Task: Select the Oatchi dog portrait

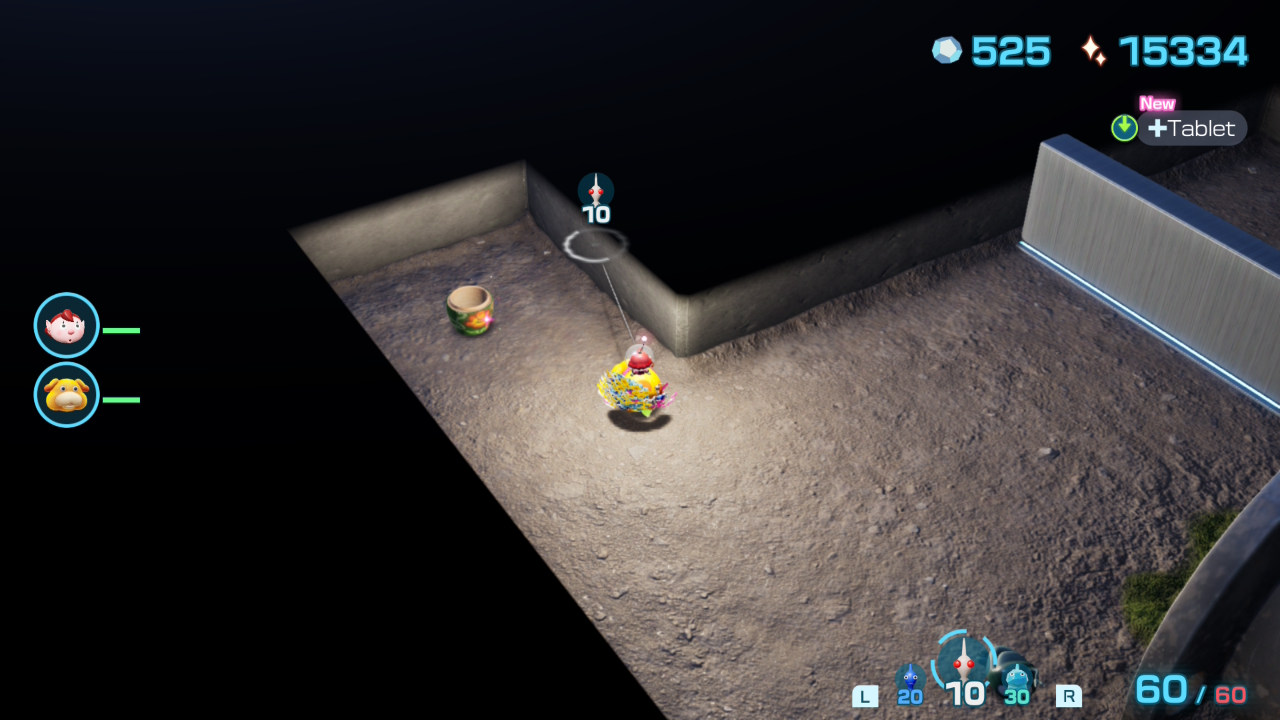Action: click(67, 395)
